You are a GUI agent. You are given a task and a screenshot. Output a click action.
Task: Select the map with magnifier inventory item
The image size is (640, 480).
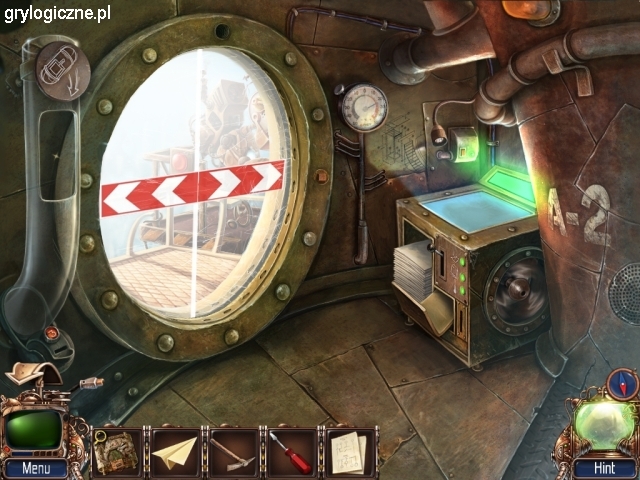(116, 449)
